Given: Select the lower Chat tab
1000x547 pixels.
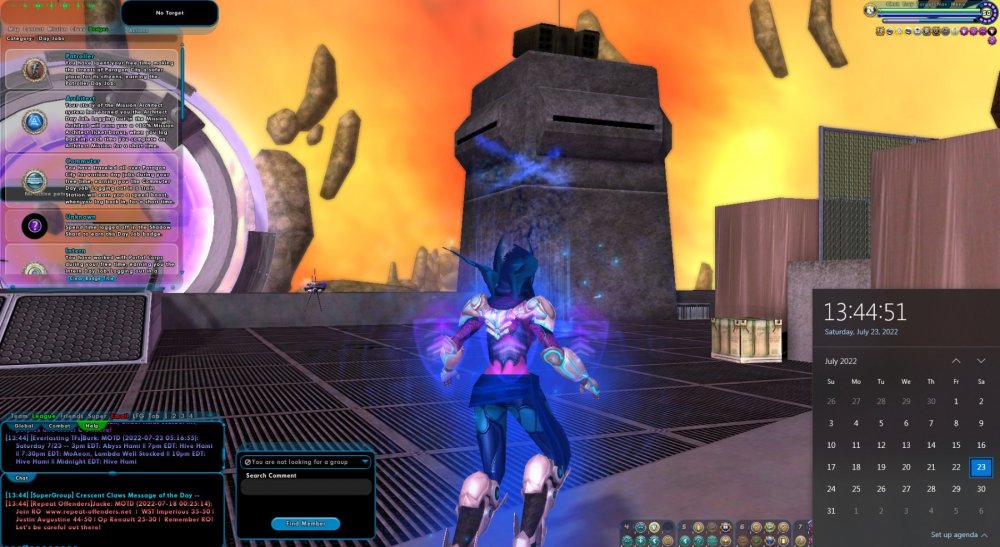Looking at the screenshot, I should (x=21, y=477).
